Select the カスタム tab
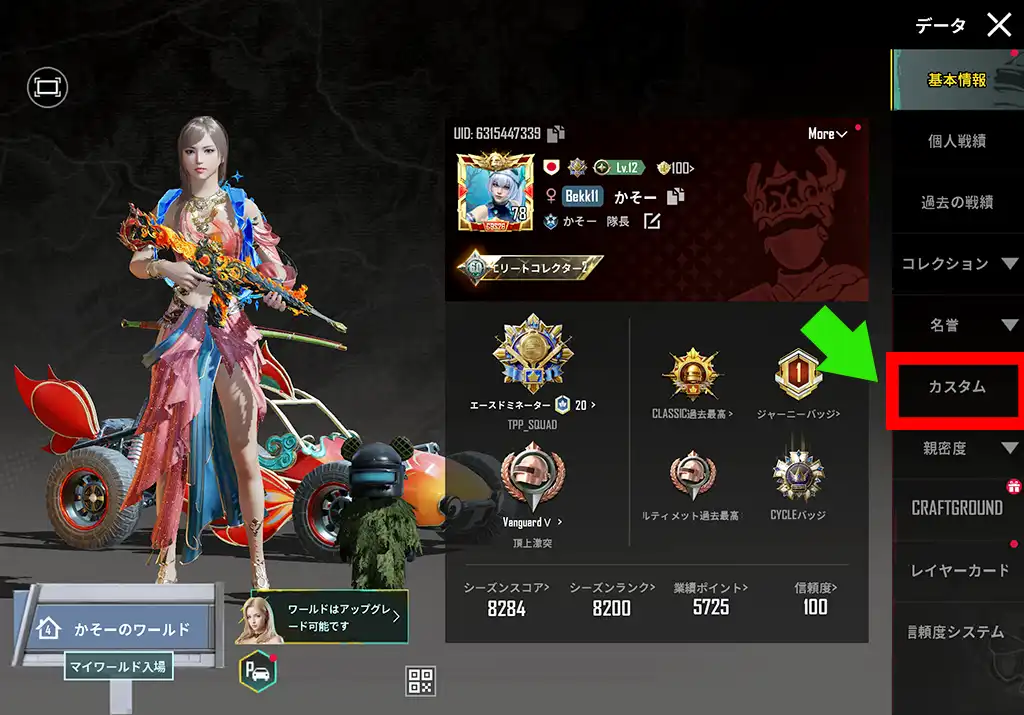1024x715 pixels. coord(957,387)
